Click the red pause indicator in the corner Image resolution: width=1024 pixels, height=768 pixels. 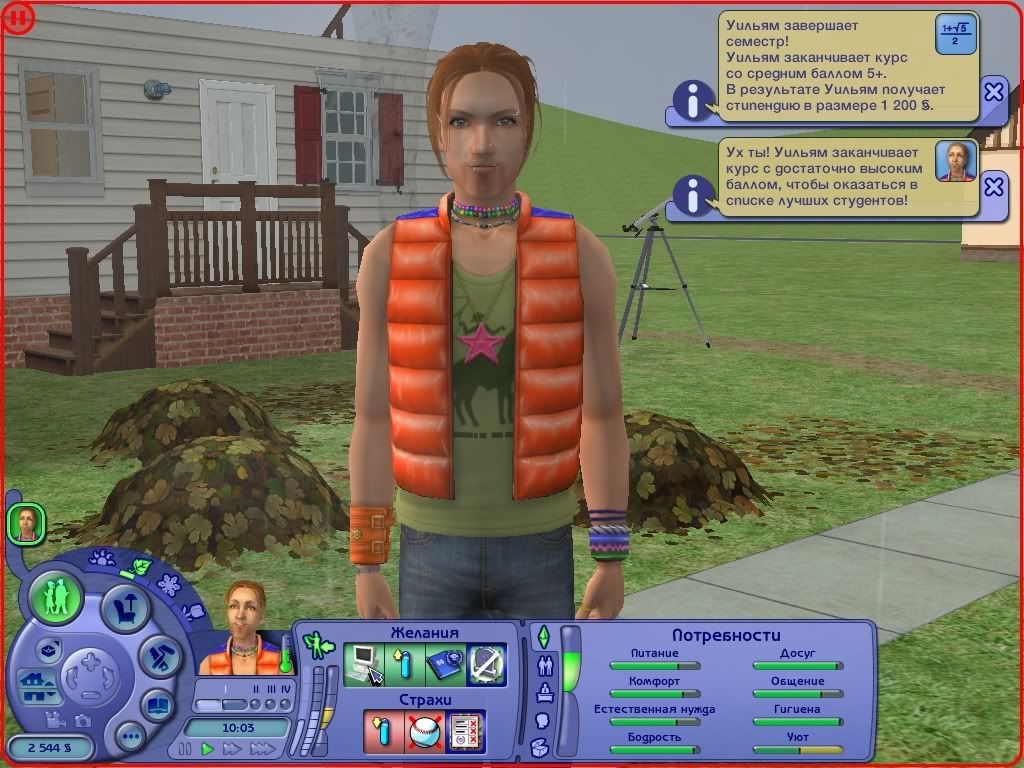tap(18, 18)
